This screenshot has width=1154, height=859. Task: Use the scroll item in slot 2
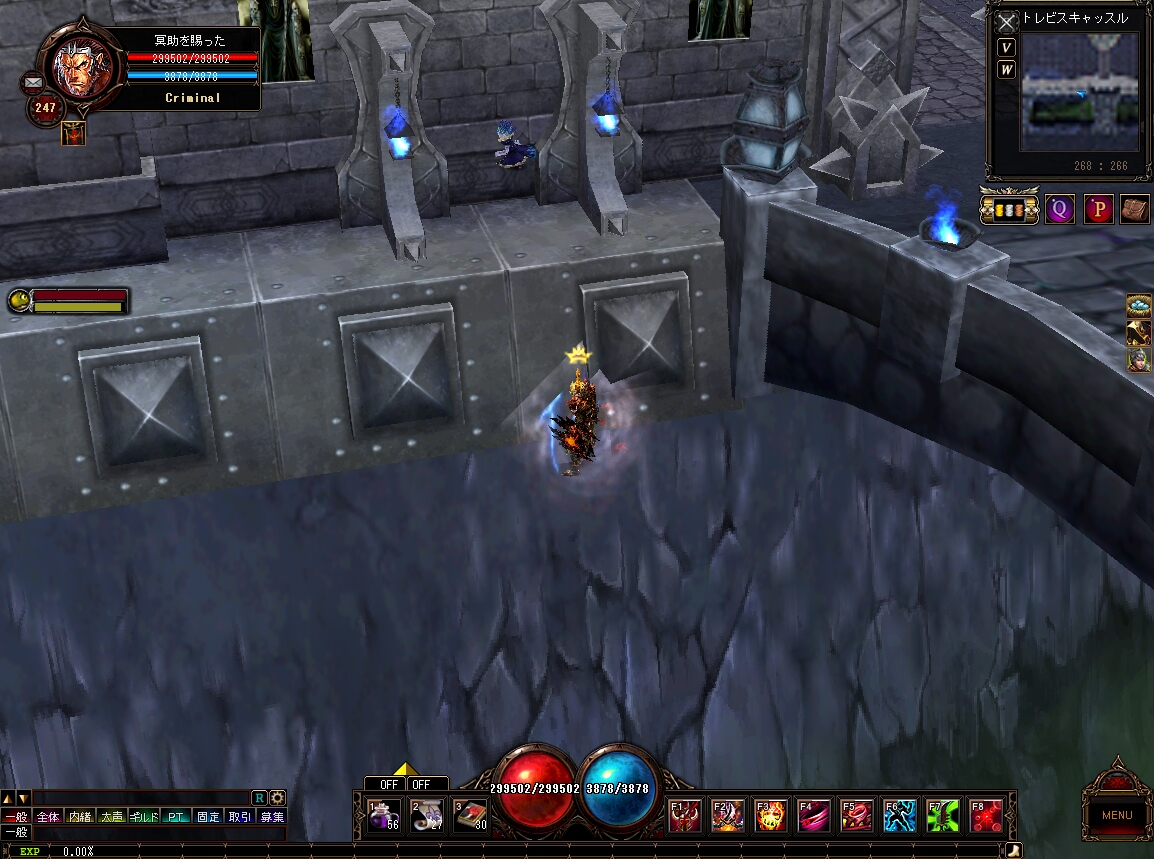(x=428, y=815)
